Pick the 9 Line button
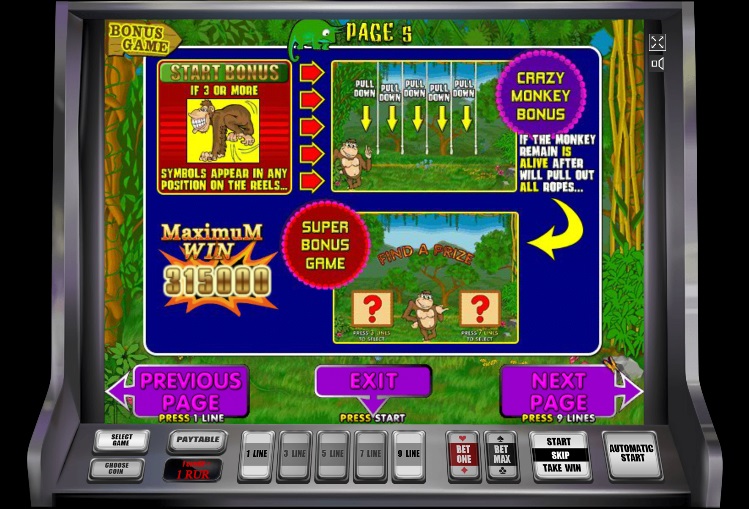Image resolution: width=749 pixels, height=509 pixels. [408, 455]
